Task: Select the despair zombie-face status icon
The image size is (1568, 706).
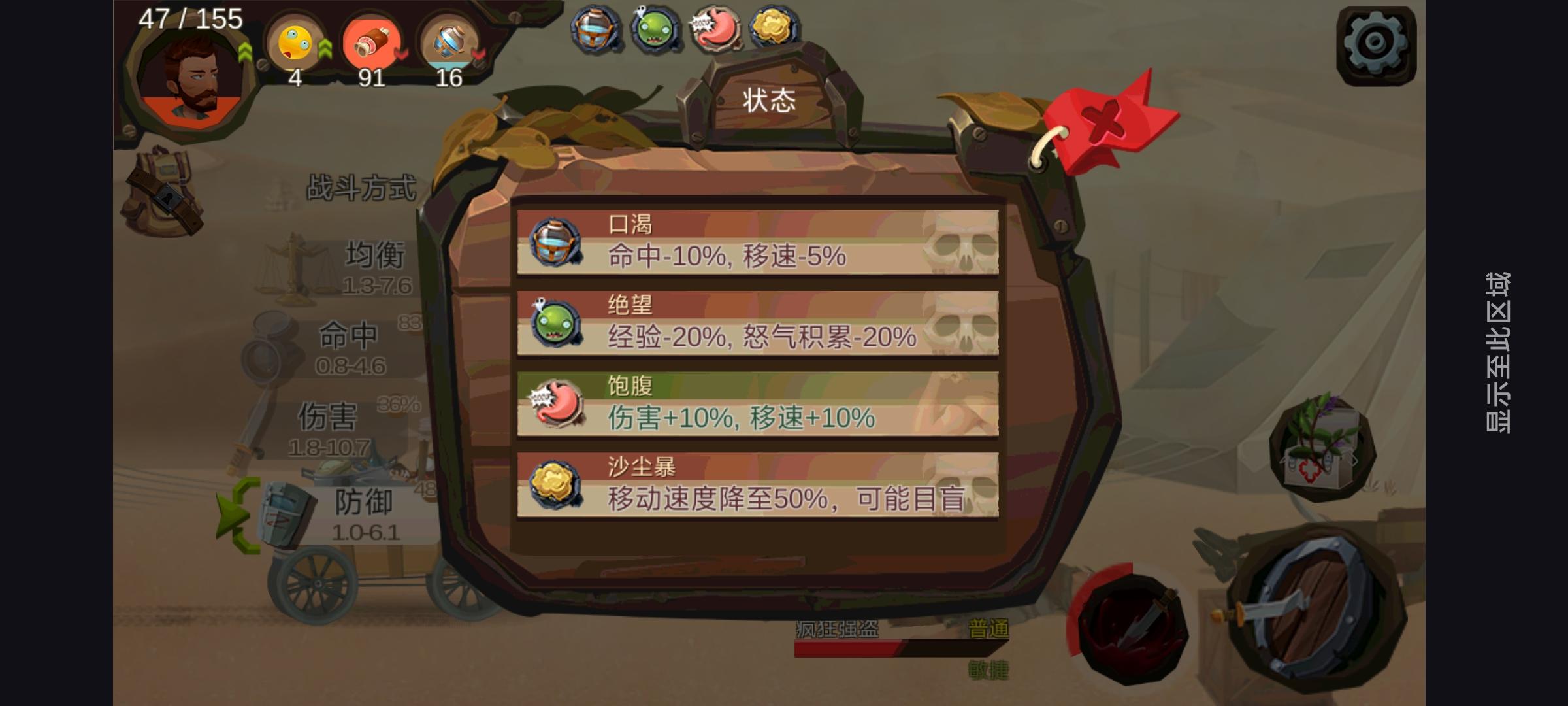Action: [x=653, y=29]
